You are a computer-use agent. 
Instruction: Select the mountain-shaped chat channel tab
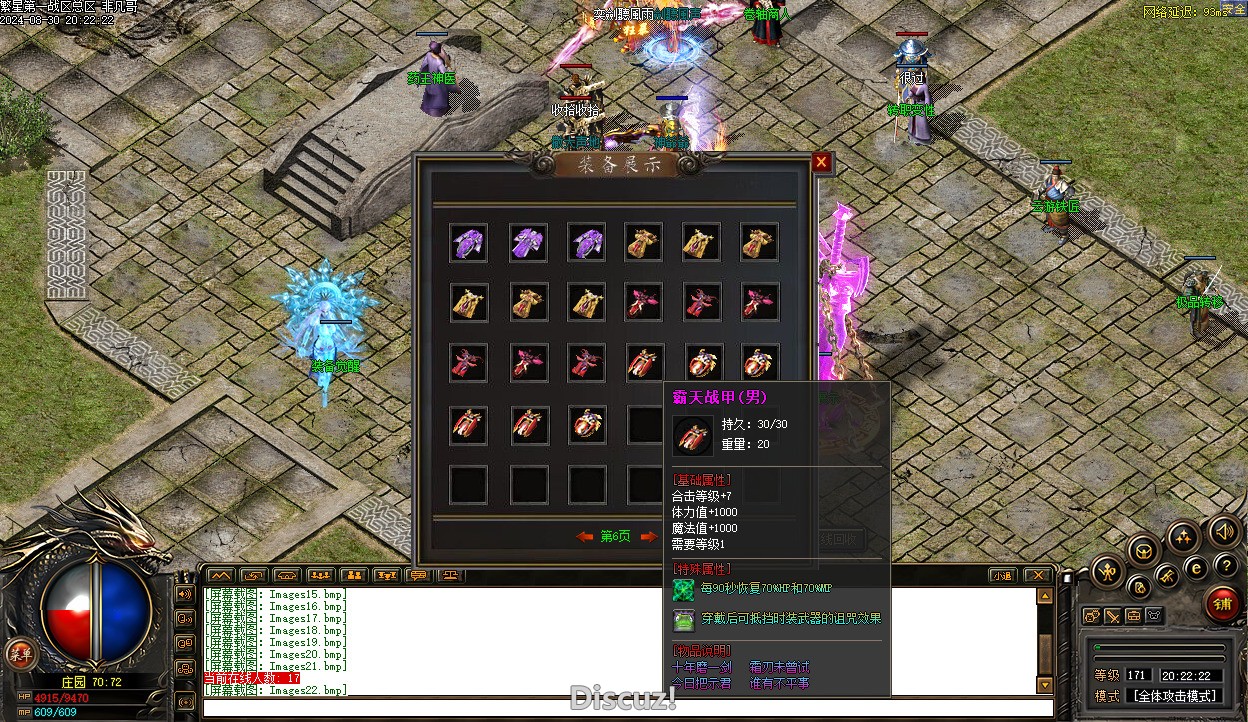220,575
